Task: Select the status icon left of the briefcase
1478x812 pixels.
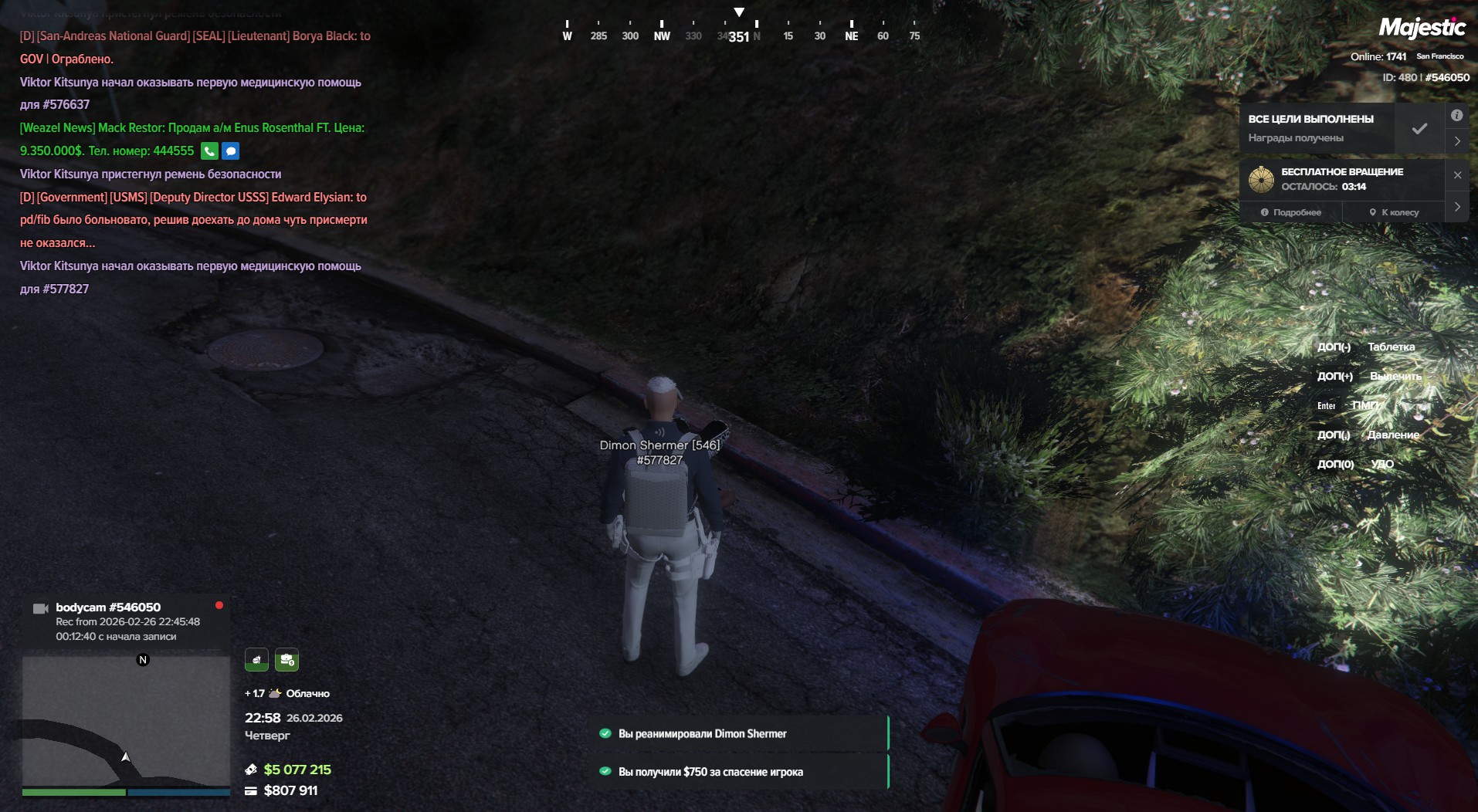Action: (256, 660)
